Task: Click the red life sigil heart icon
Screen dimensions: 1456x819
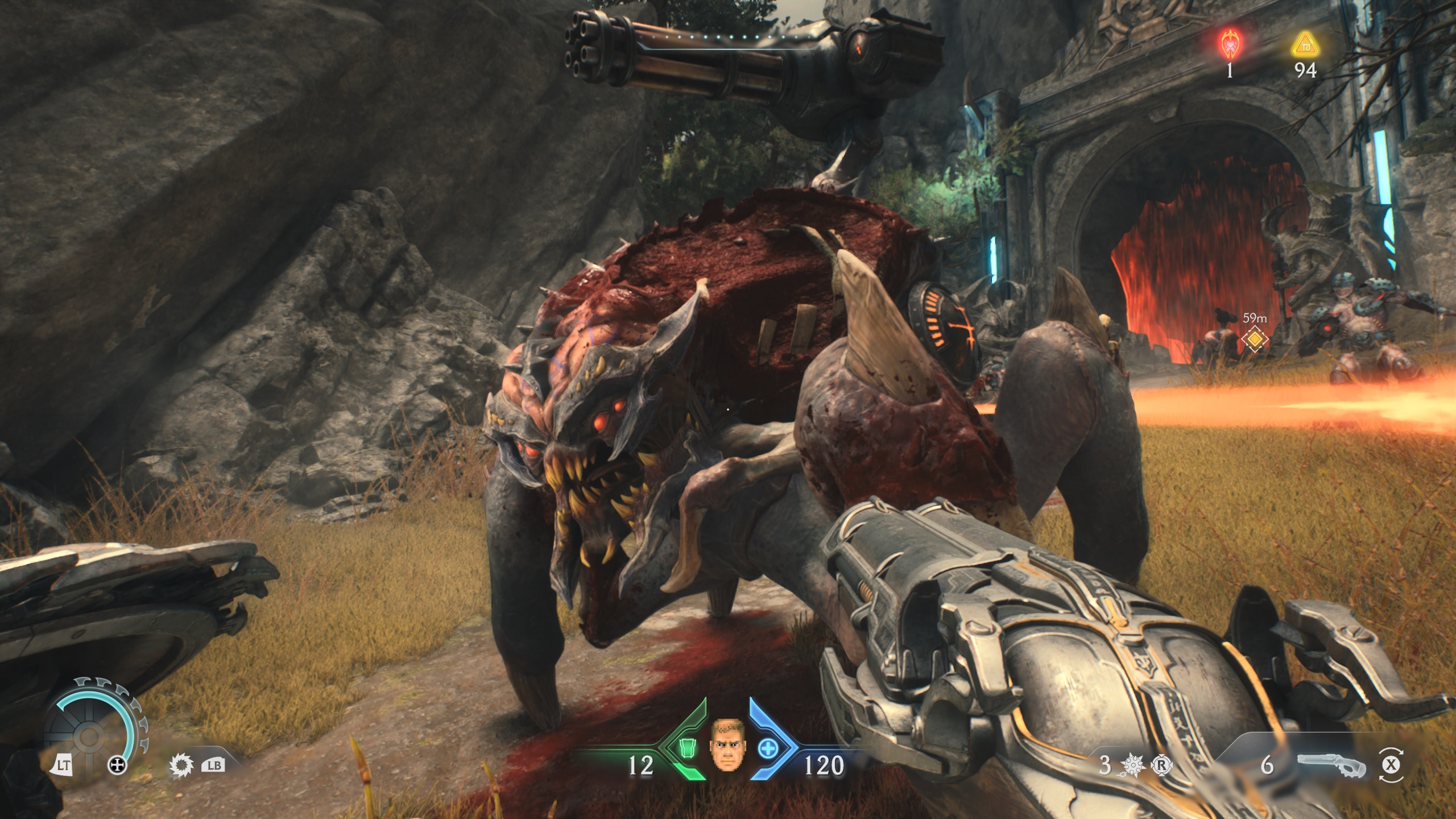Action: point(1231,44)
